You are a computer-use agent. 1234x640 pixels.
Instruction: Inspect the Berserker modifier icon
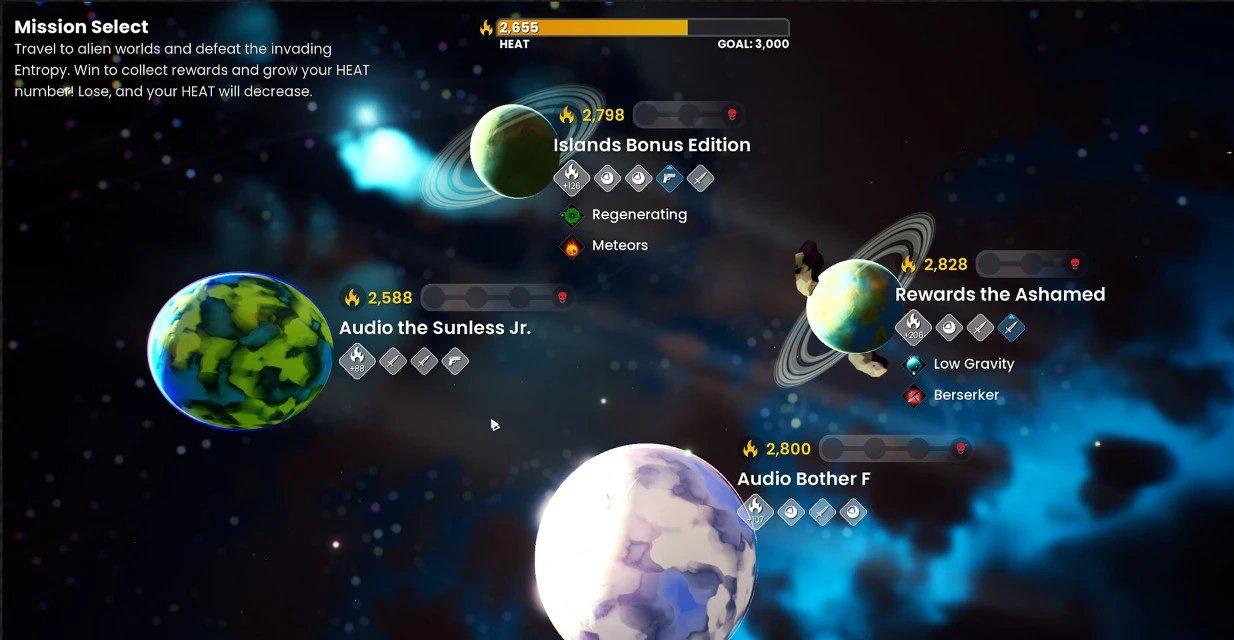(914, 396)
